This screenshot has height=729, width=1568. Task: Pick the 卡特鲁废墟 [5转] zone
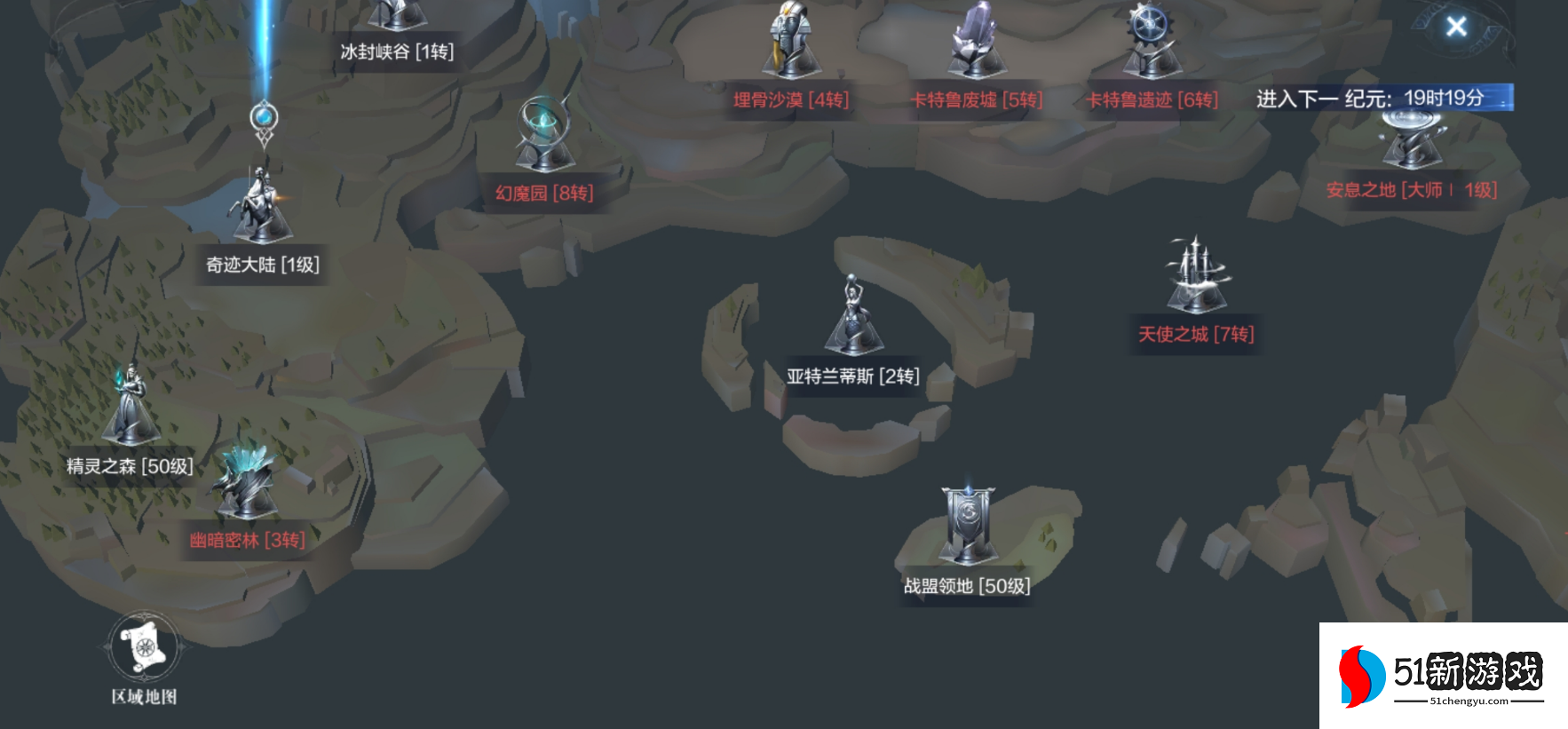977,99
